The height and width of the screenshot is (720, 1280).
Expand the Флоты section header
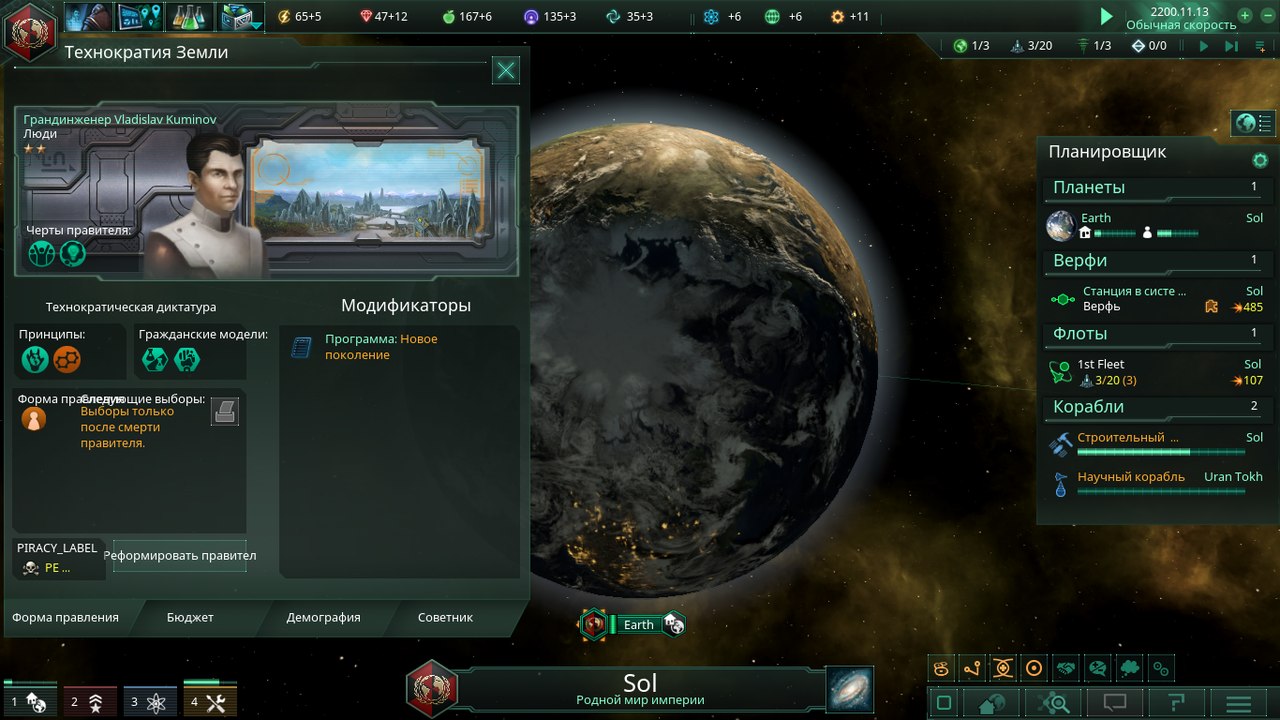1157,333
